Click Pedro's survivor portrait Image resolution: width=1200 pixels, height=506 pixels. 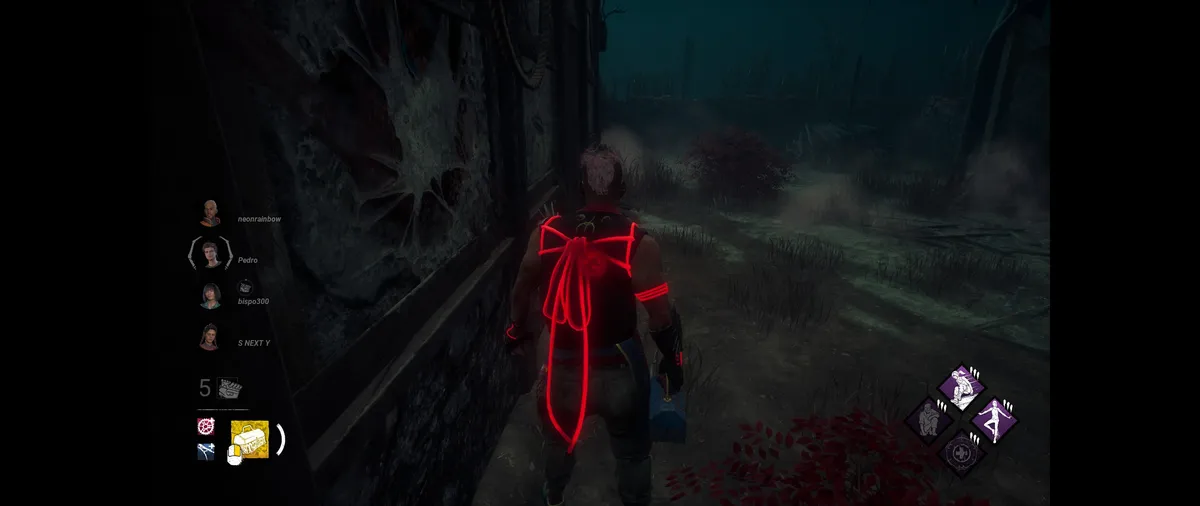[210, 254]
